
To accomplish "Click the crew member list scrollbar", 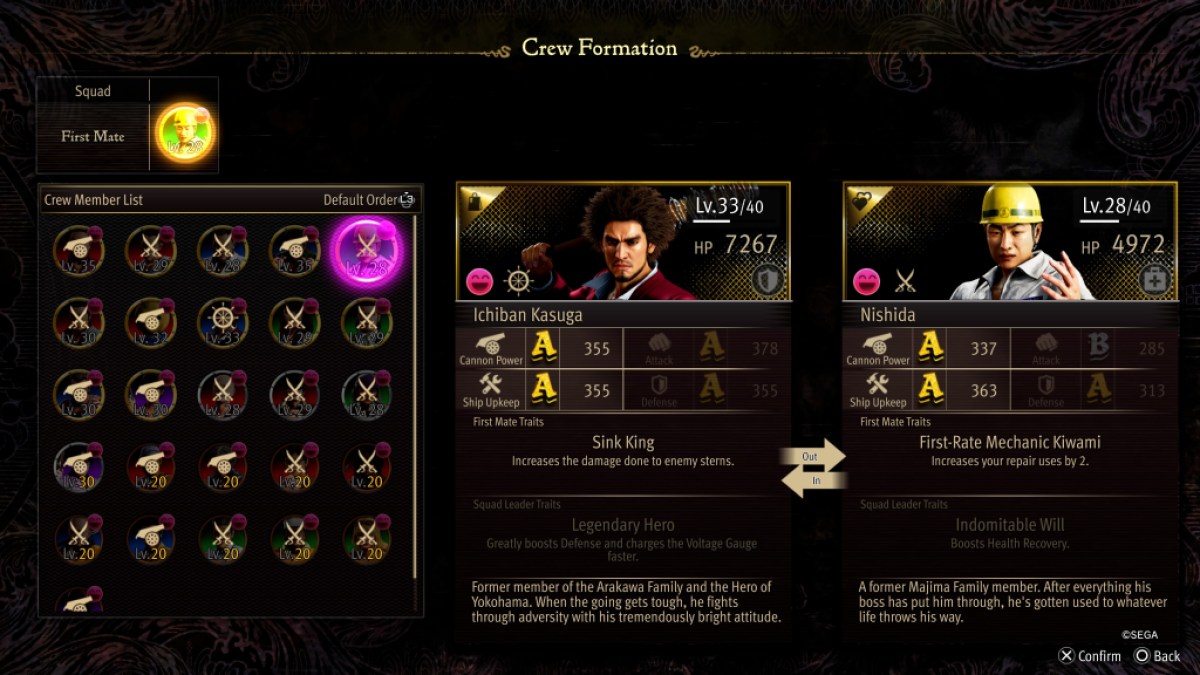I will (x=416, y=400).
